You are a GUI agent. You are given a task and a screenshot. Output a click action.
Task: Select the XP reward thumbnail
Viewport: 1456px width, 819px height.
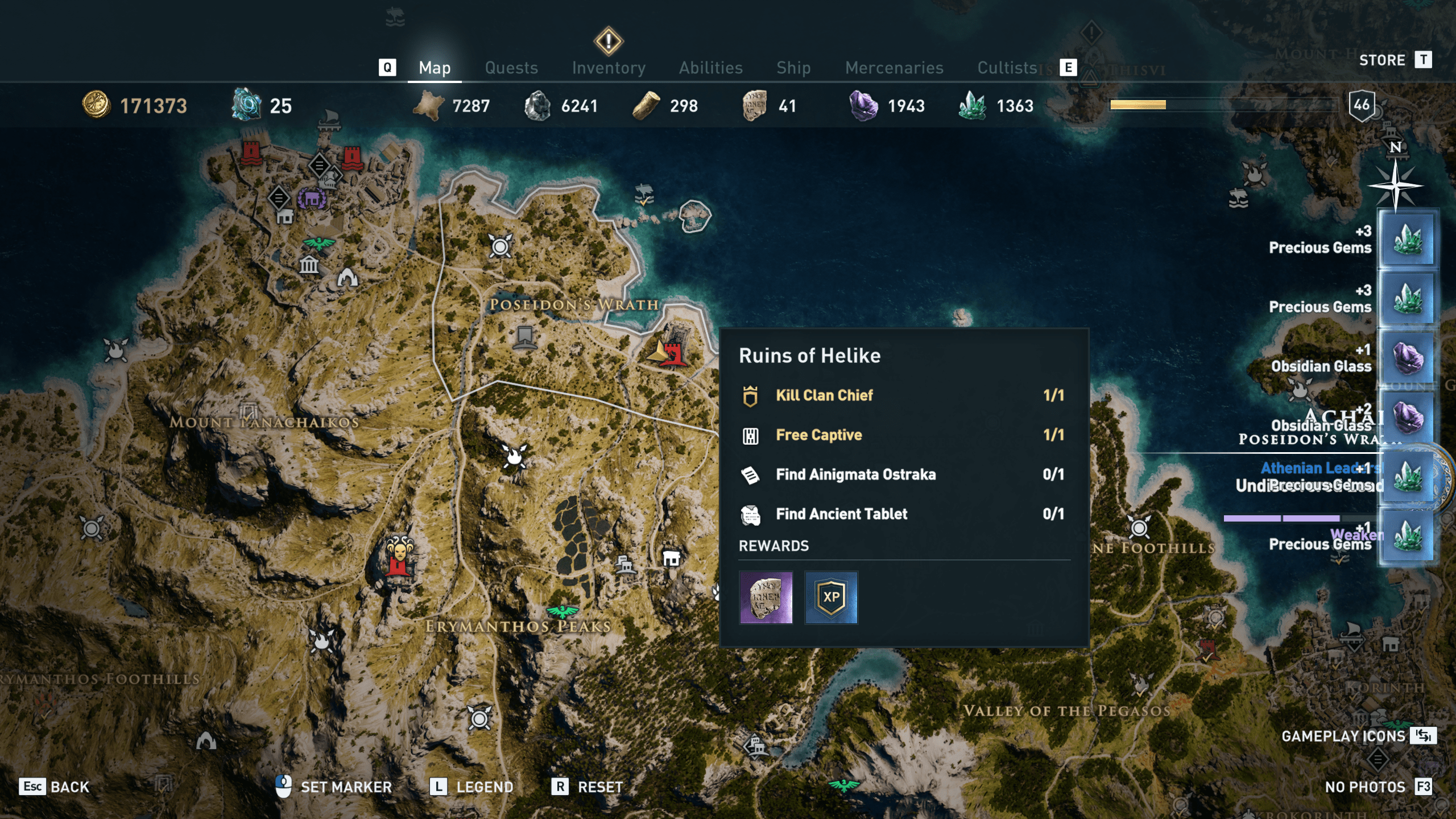pos(831,598)
